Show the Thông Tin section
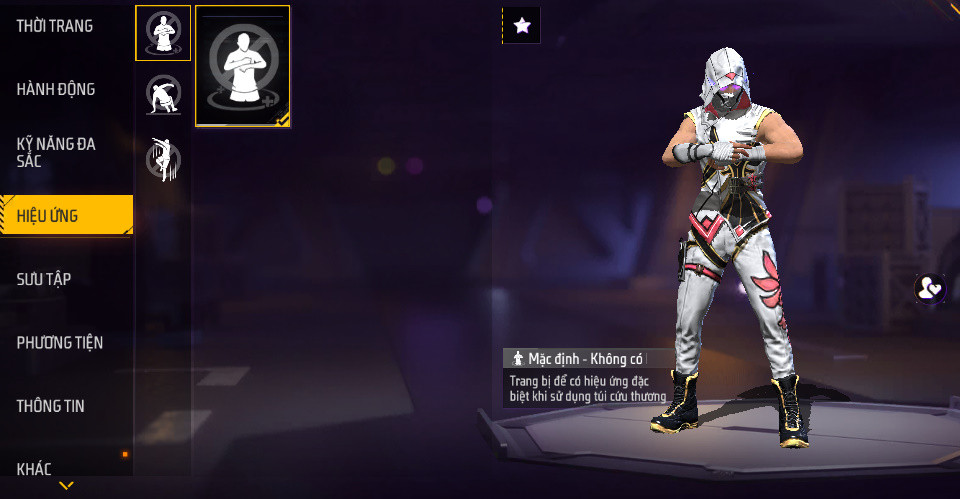The image size is (960, 499). tap(51, 406)
